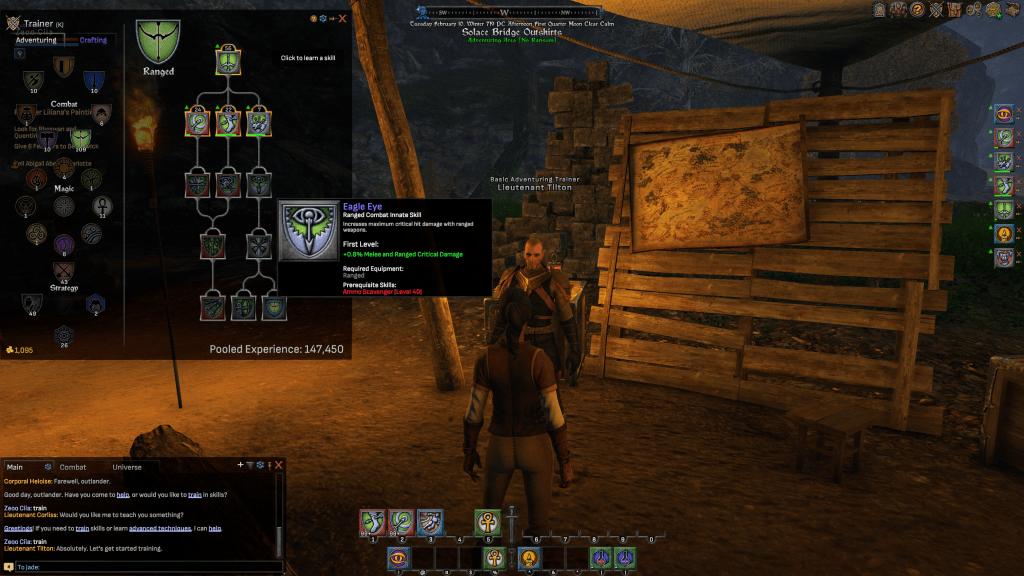Use the eye ability on lower hotbar
The image size is (1024, 576).
(400, 558)
